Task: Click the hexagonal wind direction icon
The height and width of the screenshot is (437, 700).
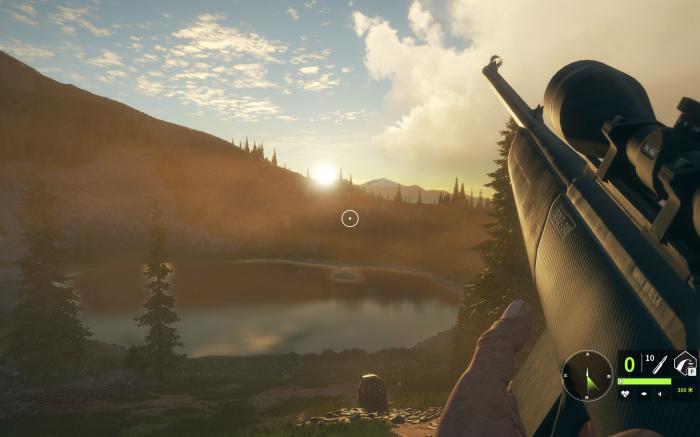Action: point(684,364)
